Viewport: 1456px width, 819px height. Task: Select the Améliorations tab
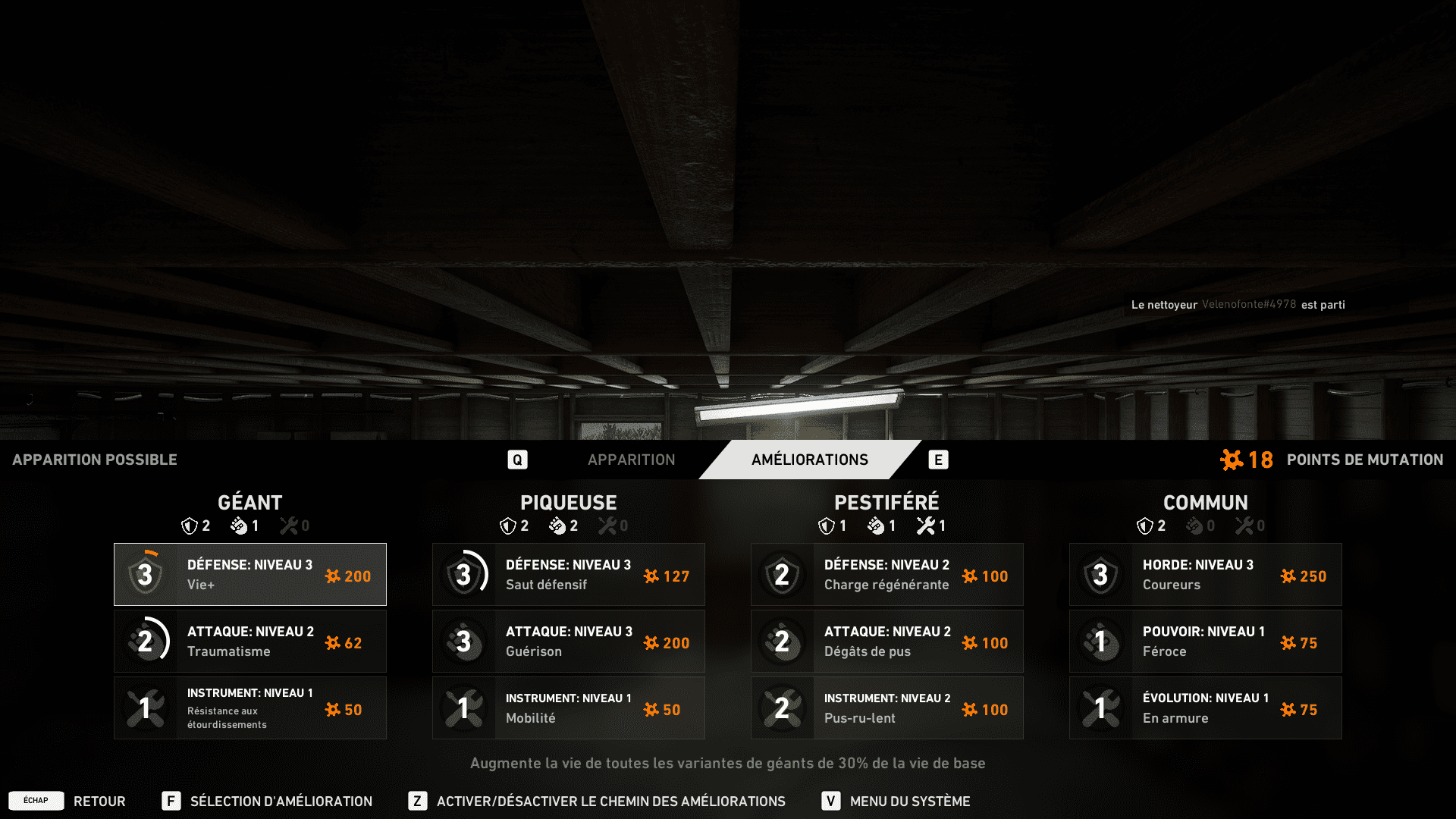click(809, 460)
